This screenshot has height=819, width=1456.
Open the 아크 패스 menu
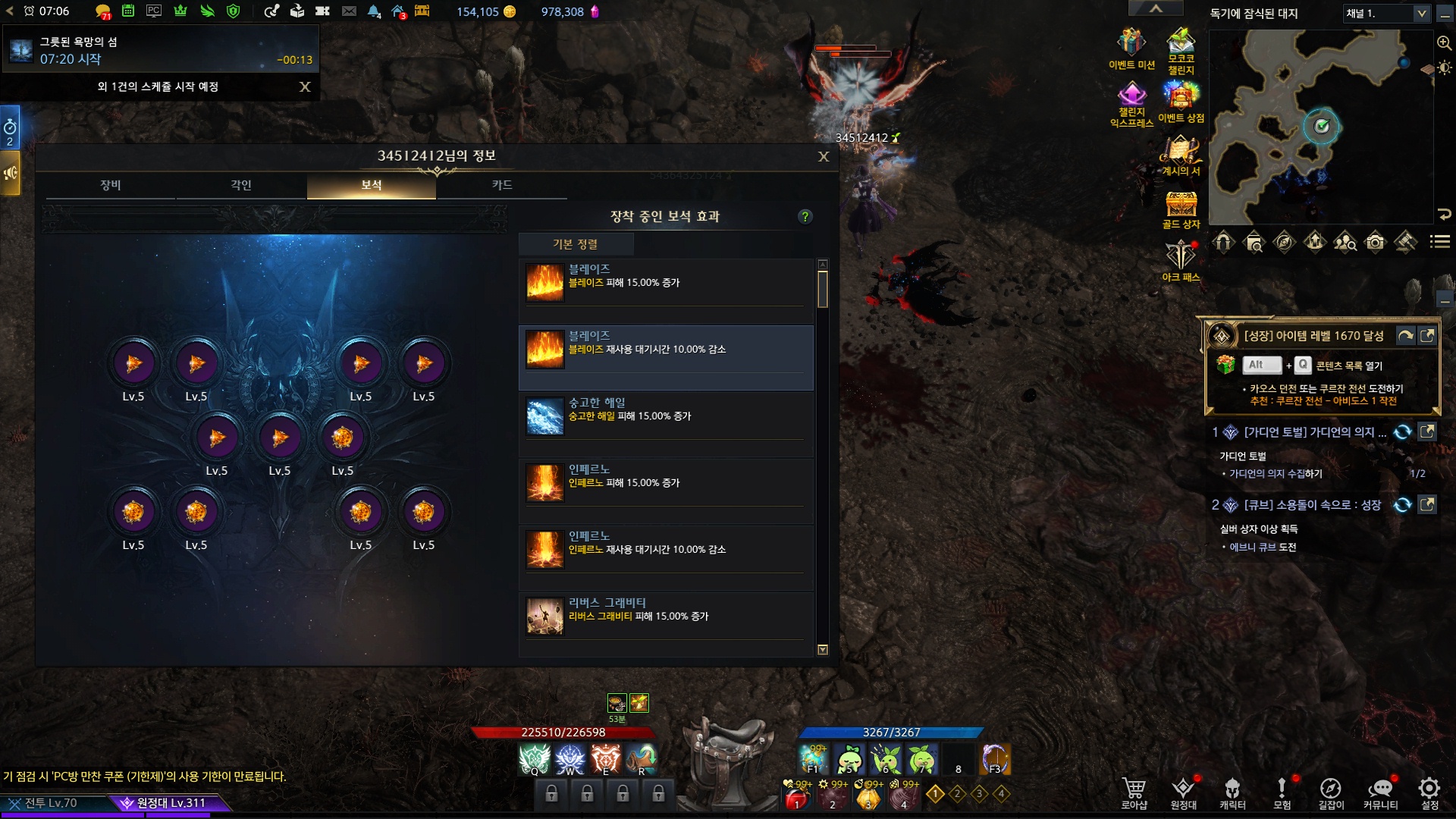click(1181, 259)
